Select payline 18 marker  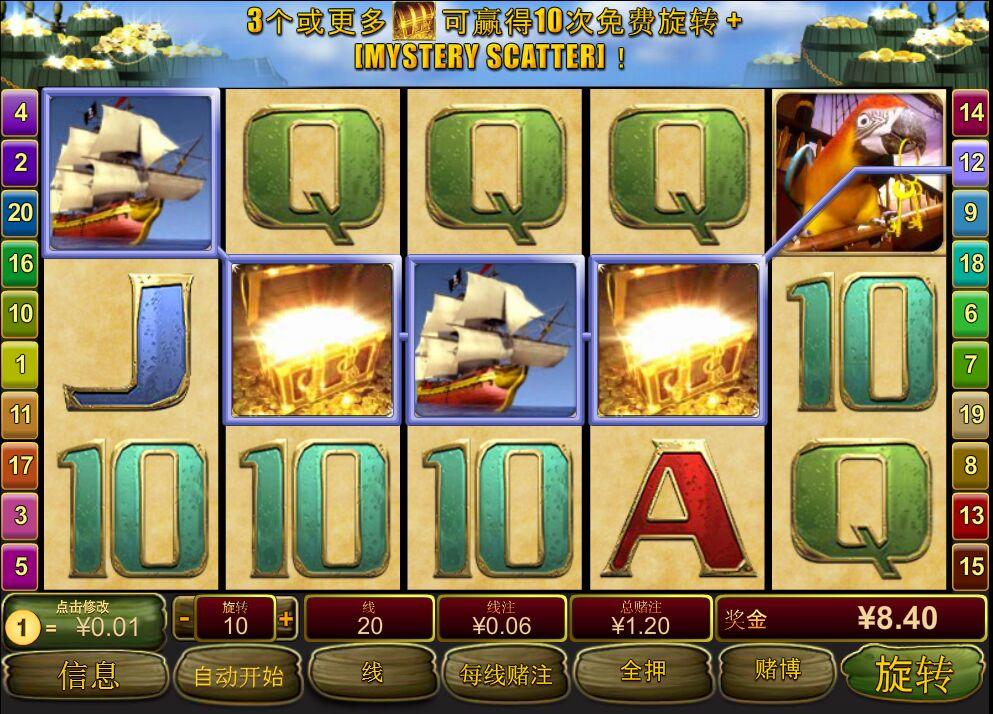(x=971, y=264)
